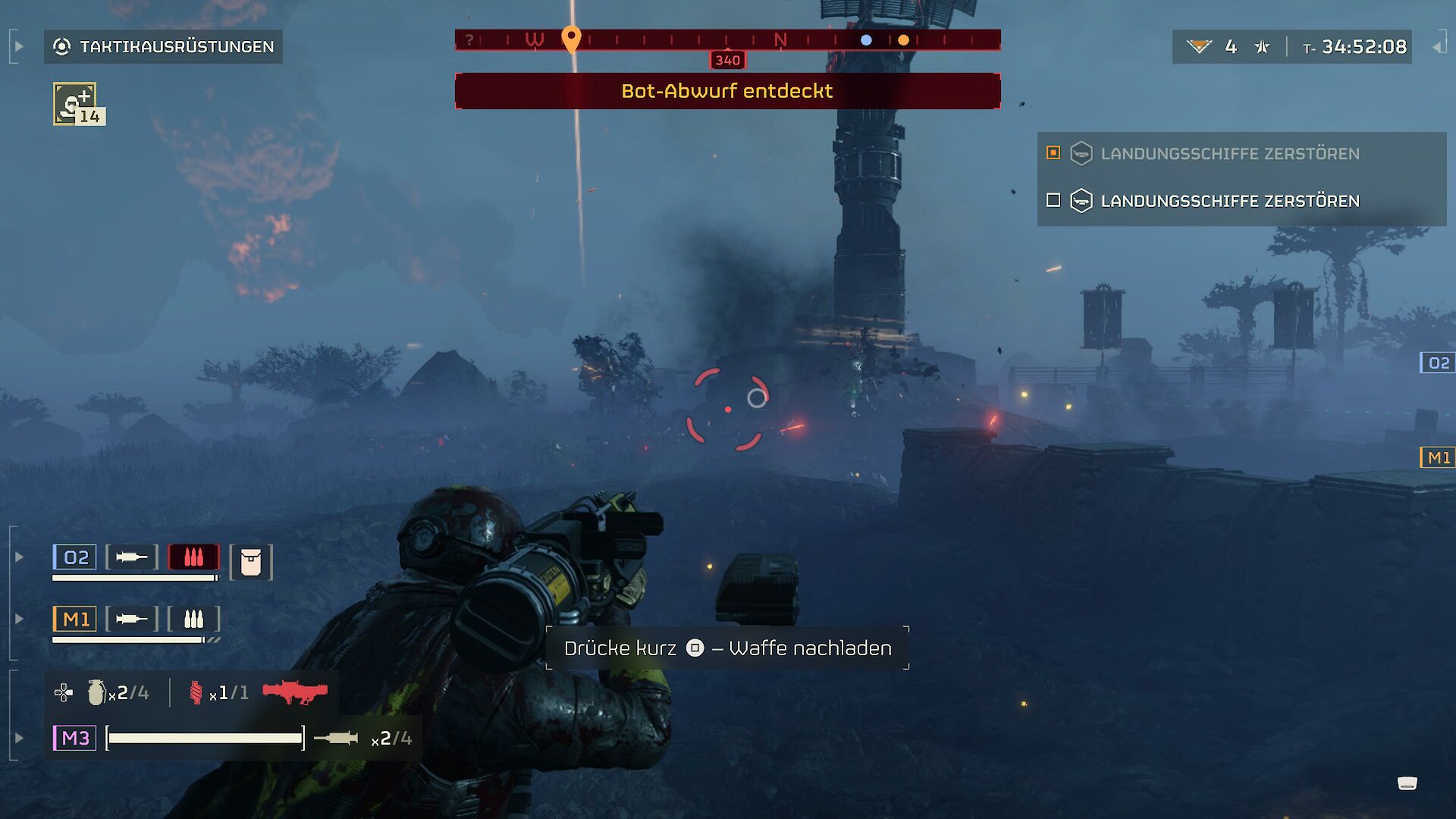
Task: Toggle the filled checkbox of the first objective
Action: tap(1053, 153)
